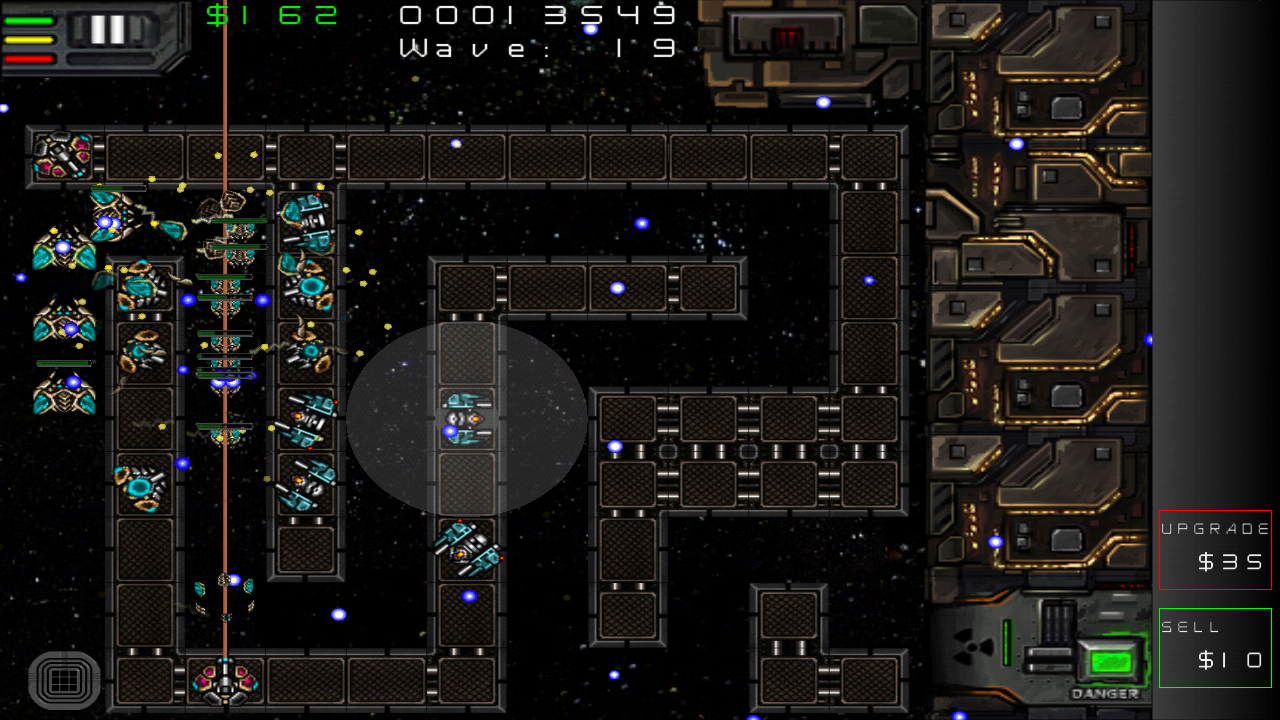Select the hexagonal turret in the top-left corner

60,155
